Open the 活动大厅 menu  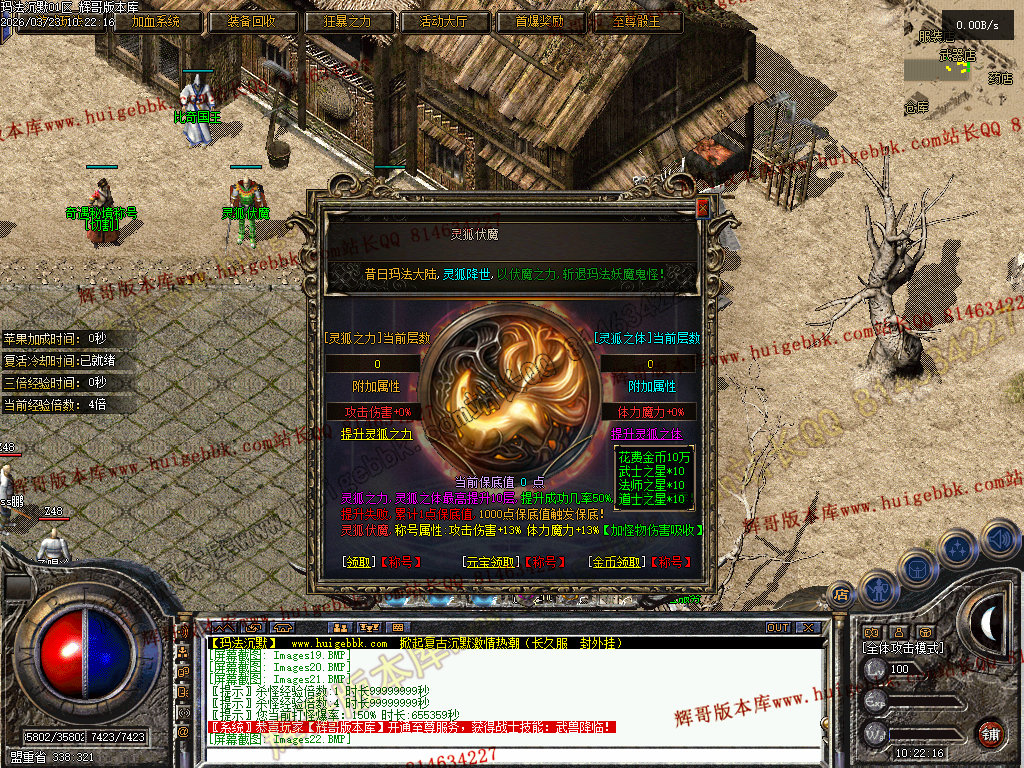(x=446, y=22)
